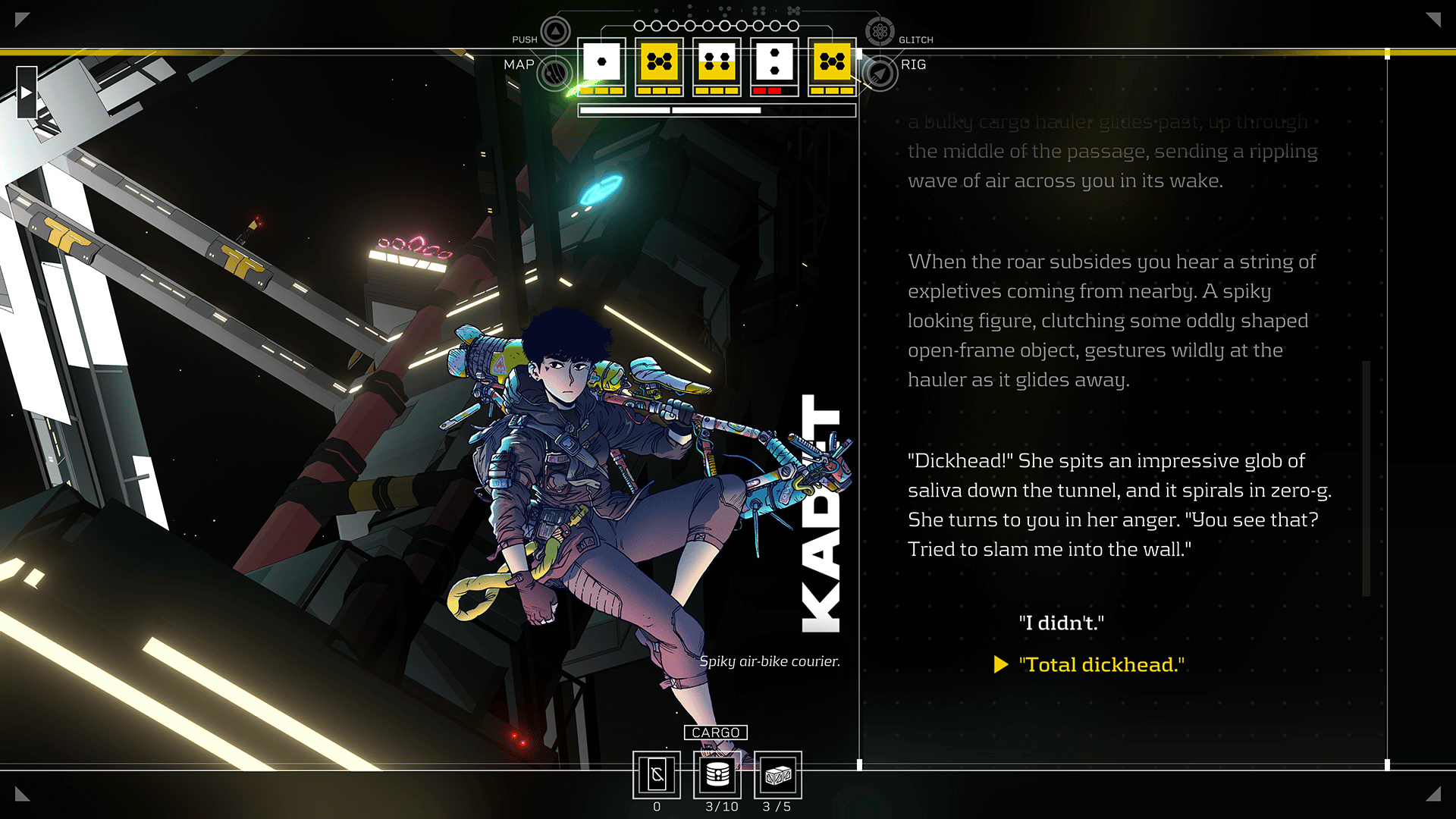The image size is (1456, 819).
Task: Choose the reply "I didn't."
Action: (x=1061, y=623)
